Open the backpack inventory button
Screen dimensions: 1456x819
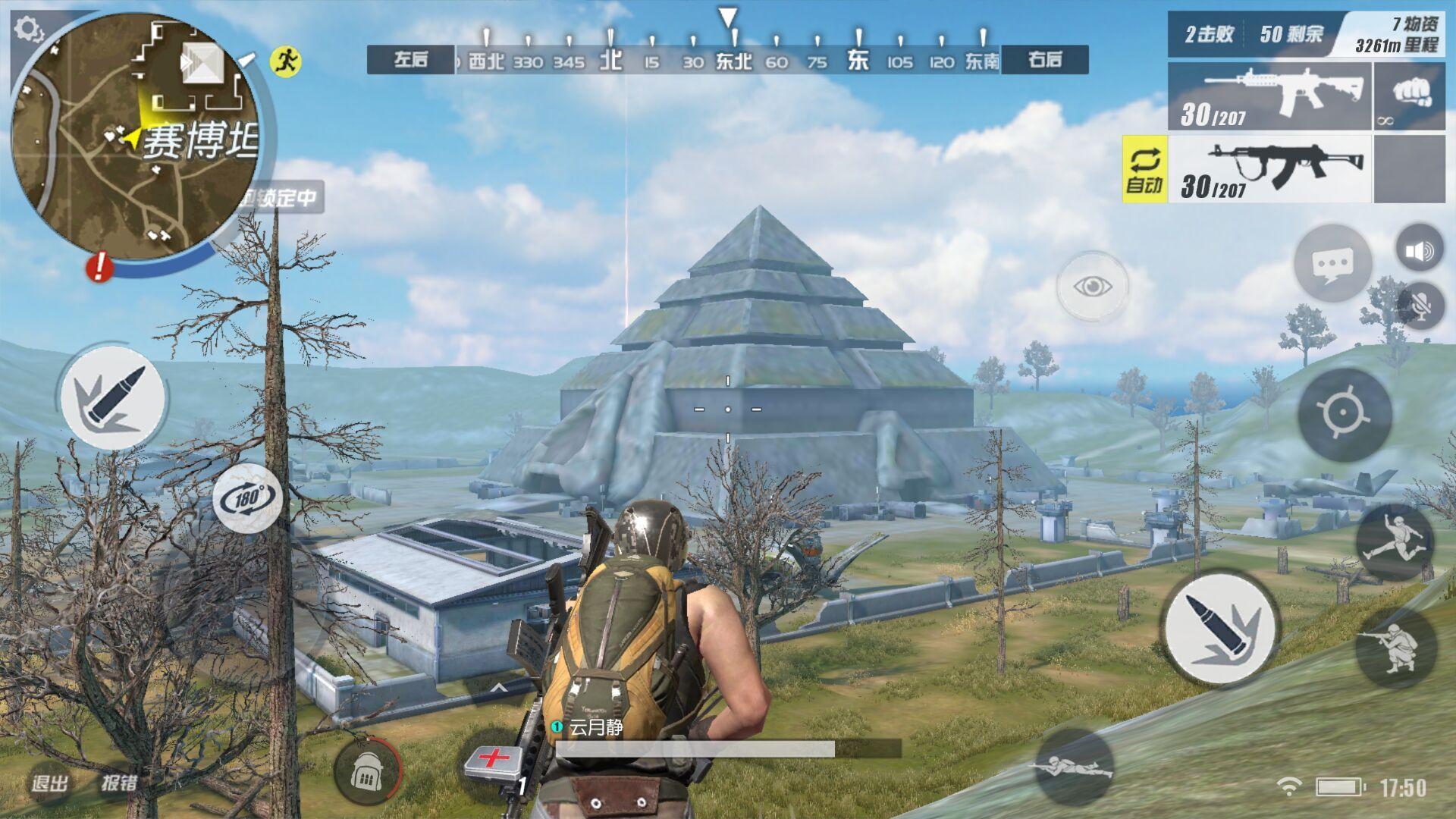coord(367,772)
